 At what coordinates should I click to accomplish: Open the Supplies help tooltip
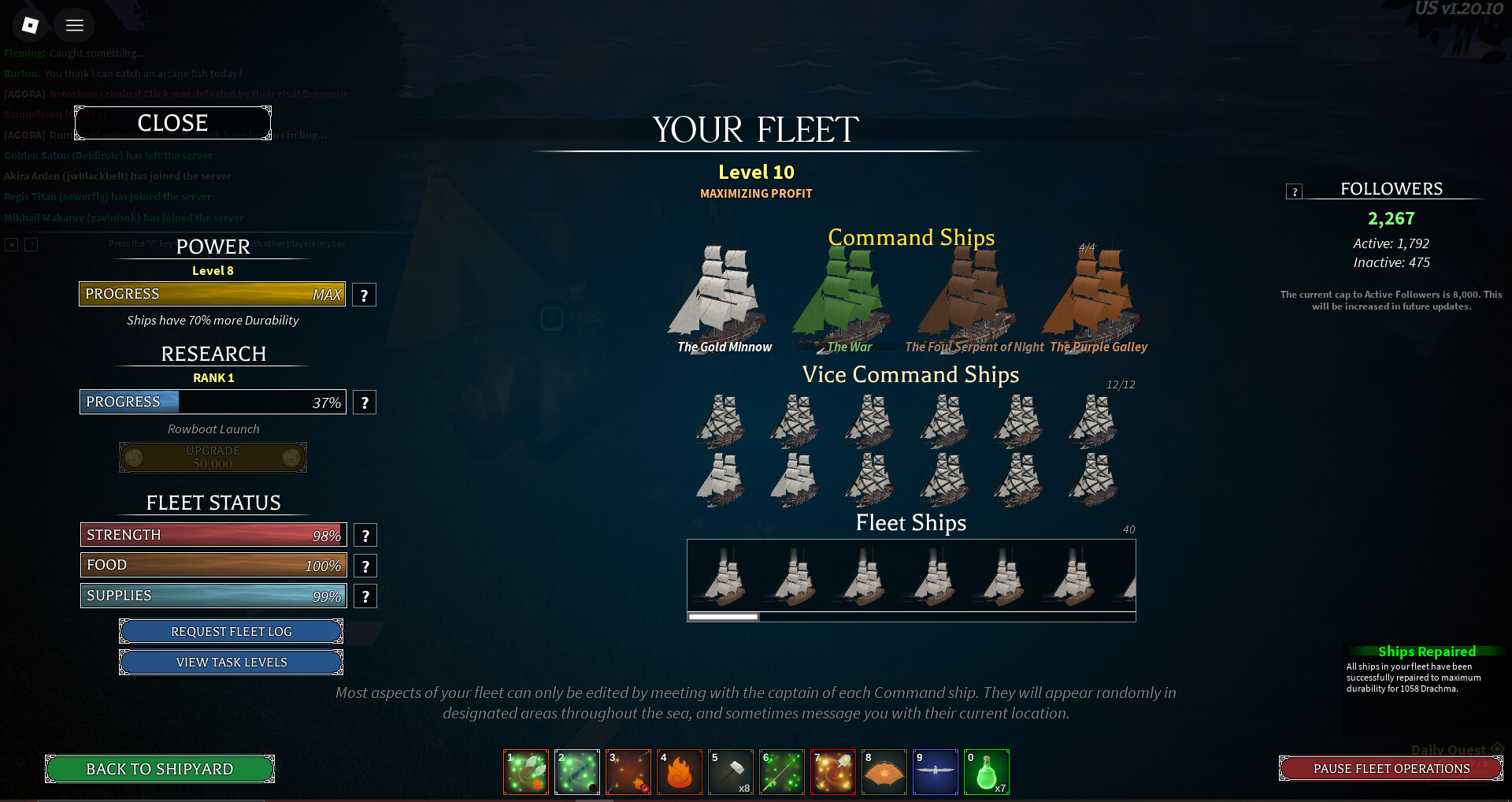click(365, 596)
